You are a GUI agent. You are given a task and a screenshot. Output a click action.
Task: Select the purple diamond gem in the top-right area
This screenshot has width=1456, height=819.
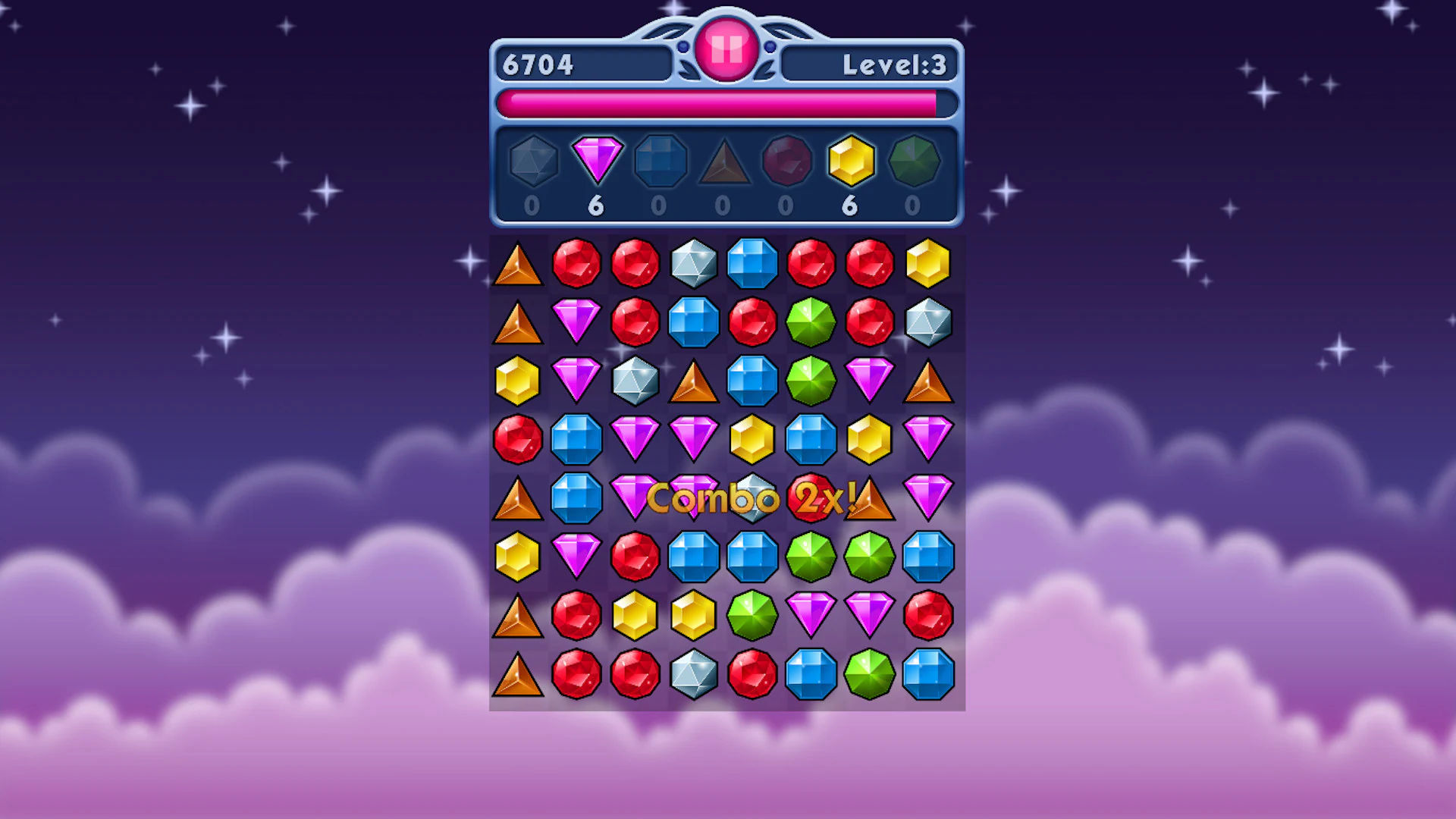click(x=868, y=379)
